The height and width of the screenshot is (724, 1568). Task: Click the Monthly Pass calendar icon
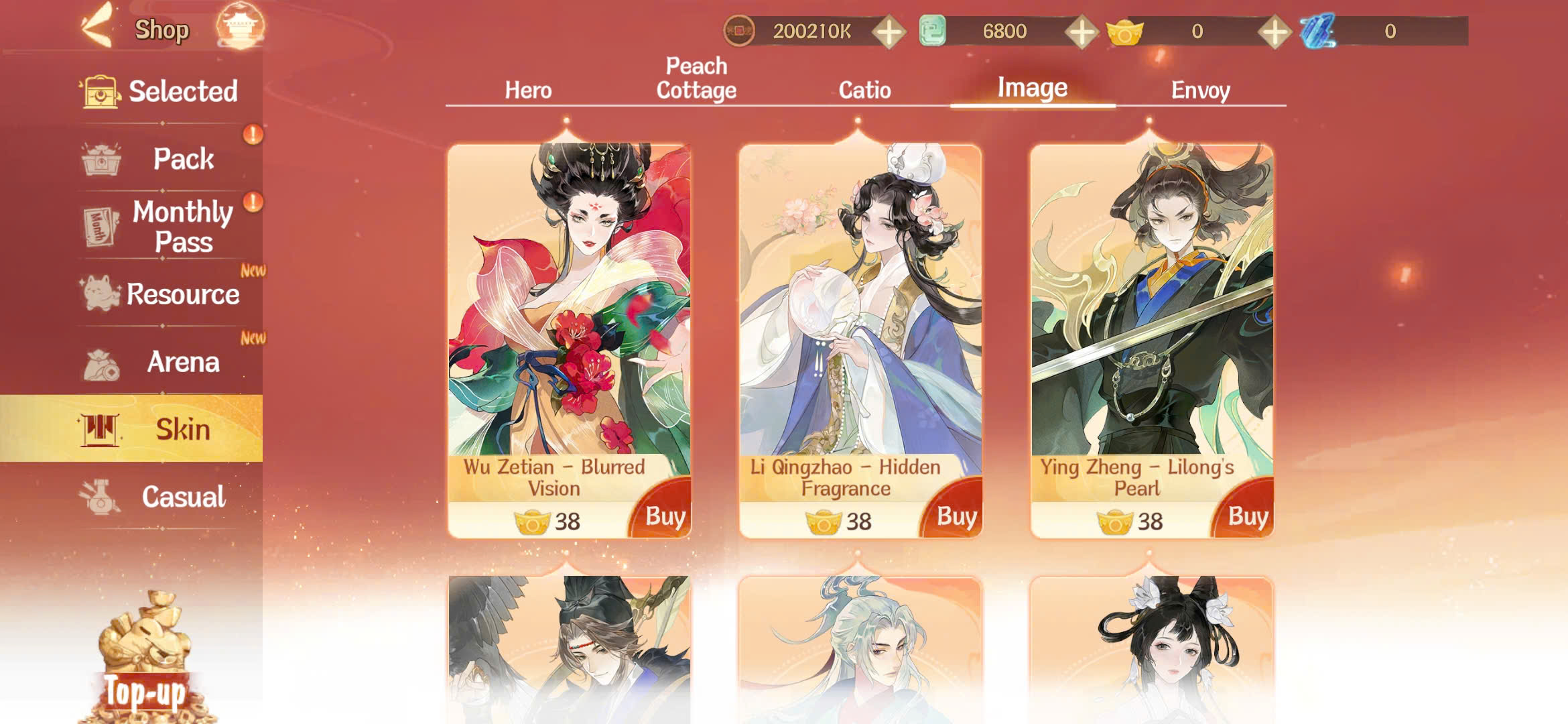(101, 227)
